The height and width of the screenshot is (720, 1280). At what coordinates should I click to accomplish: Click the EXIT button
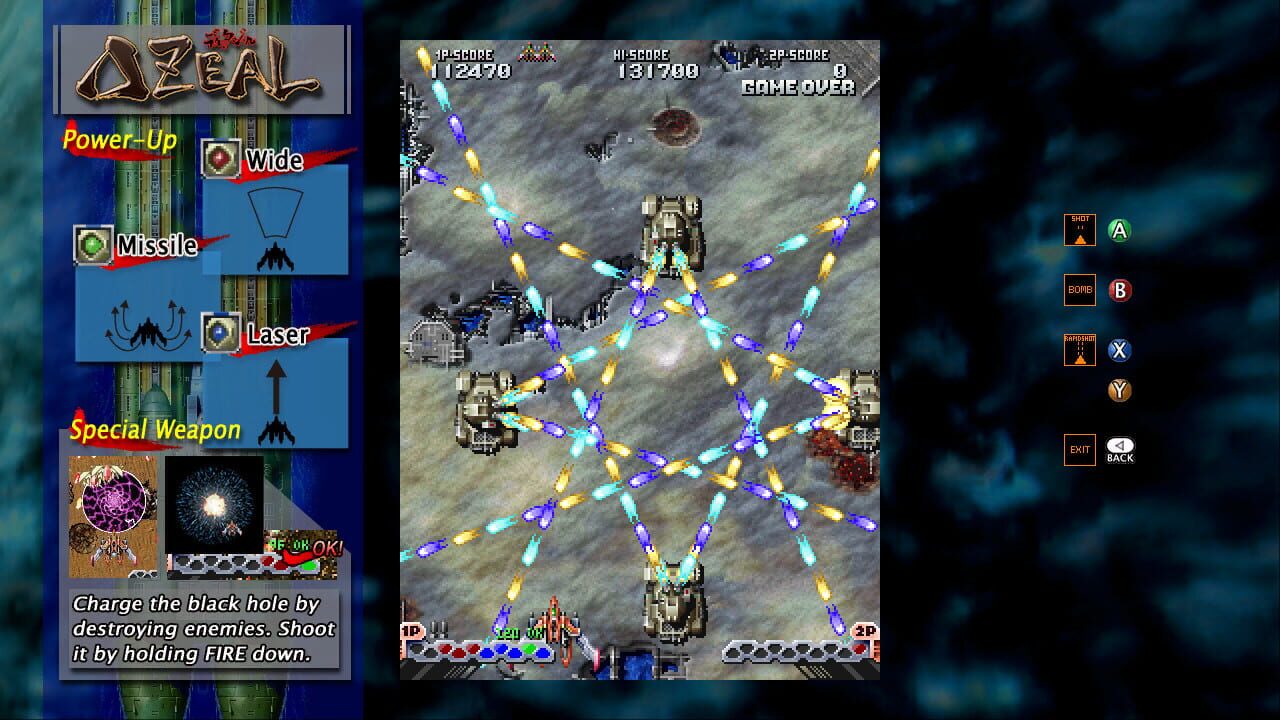(x=1080, y=449)
